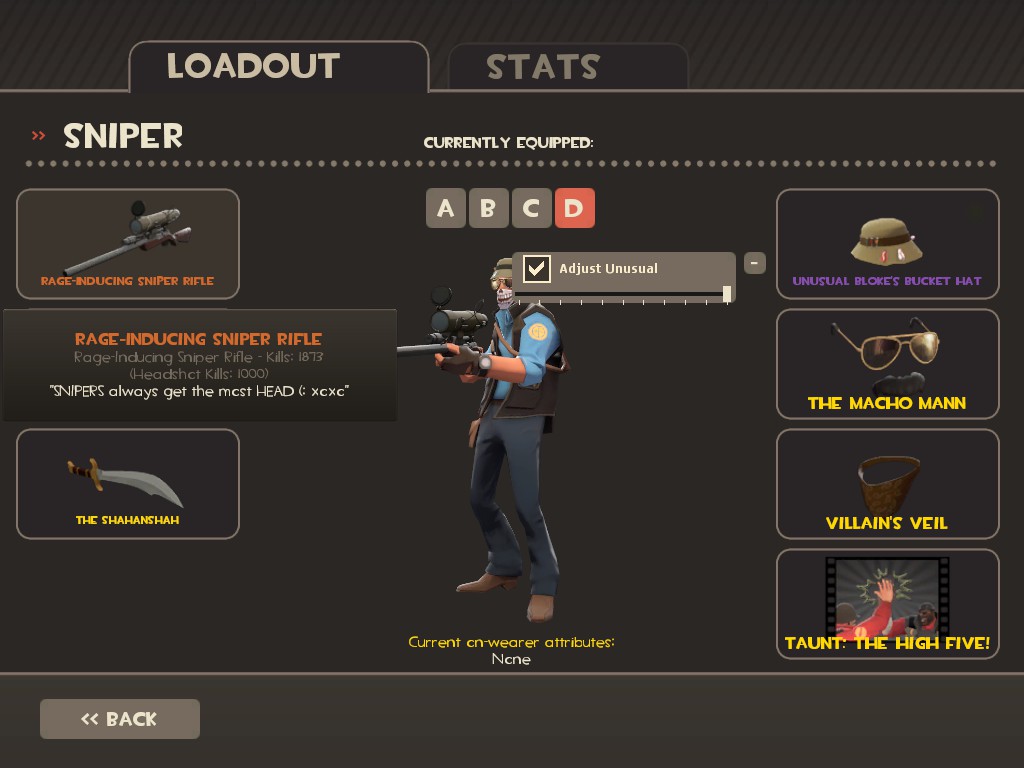The width and height of the screenshot is (1024, 768).
Task: Select The Macho Mann cosmetic slot
Action: (x=887, y=363)
